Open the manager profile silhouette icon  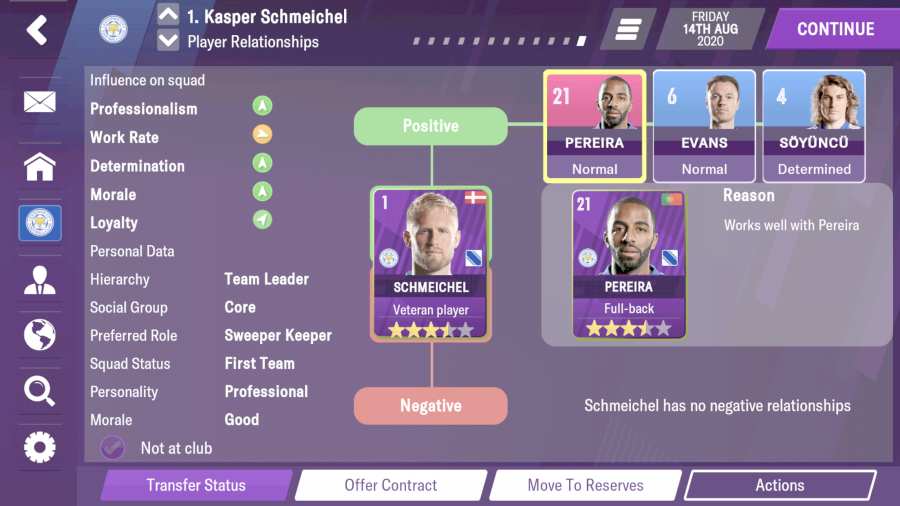[40, 280]
